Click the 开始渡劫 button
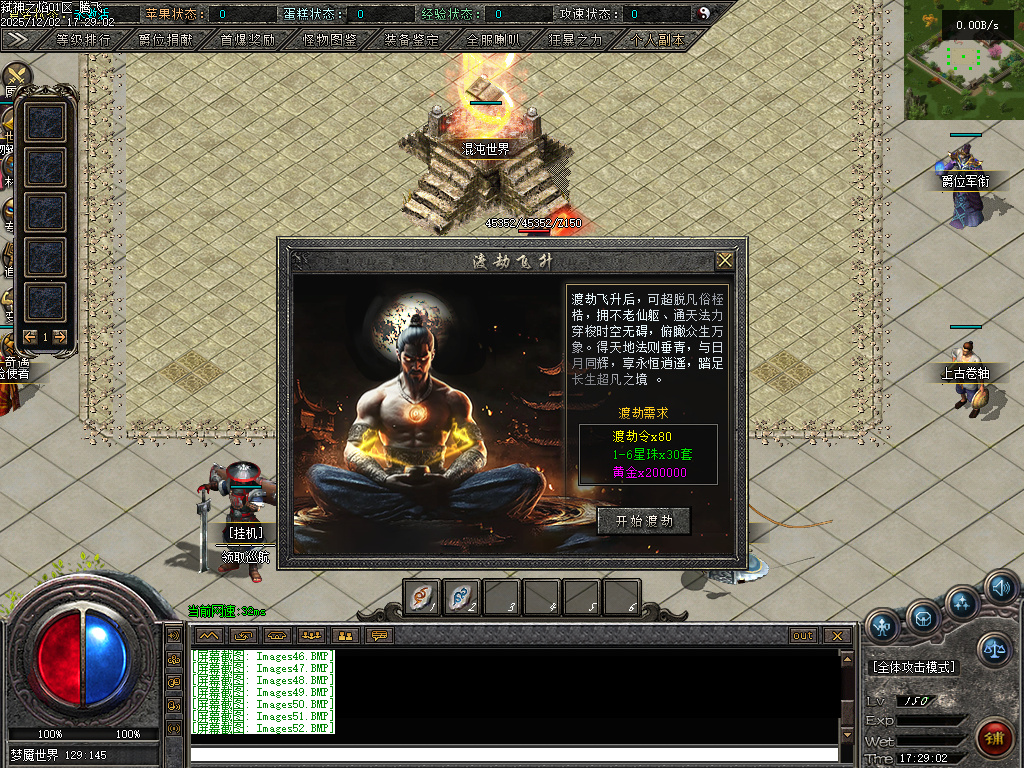1024x768 pixels. point(644,521)
